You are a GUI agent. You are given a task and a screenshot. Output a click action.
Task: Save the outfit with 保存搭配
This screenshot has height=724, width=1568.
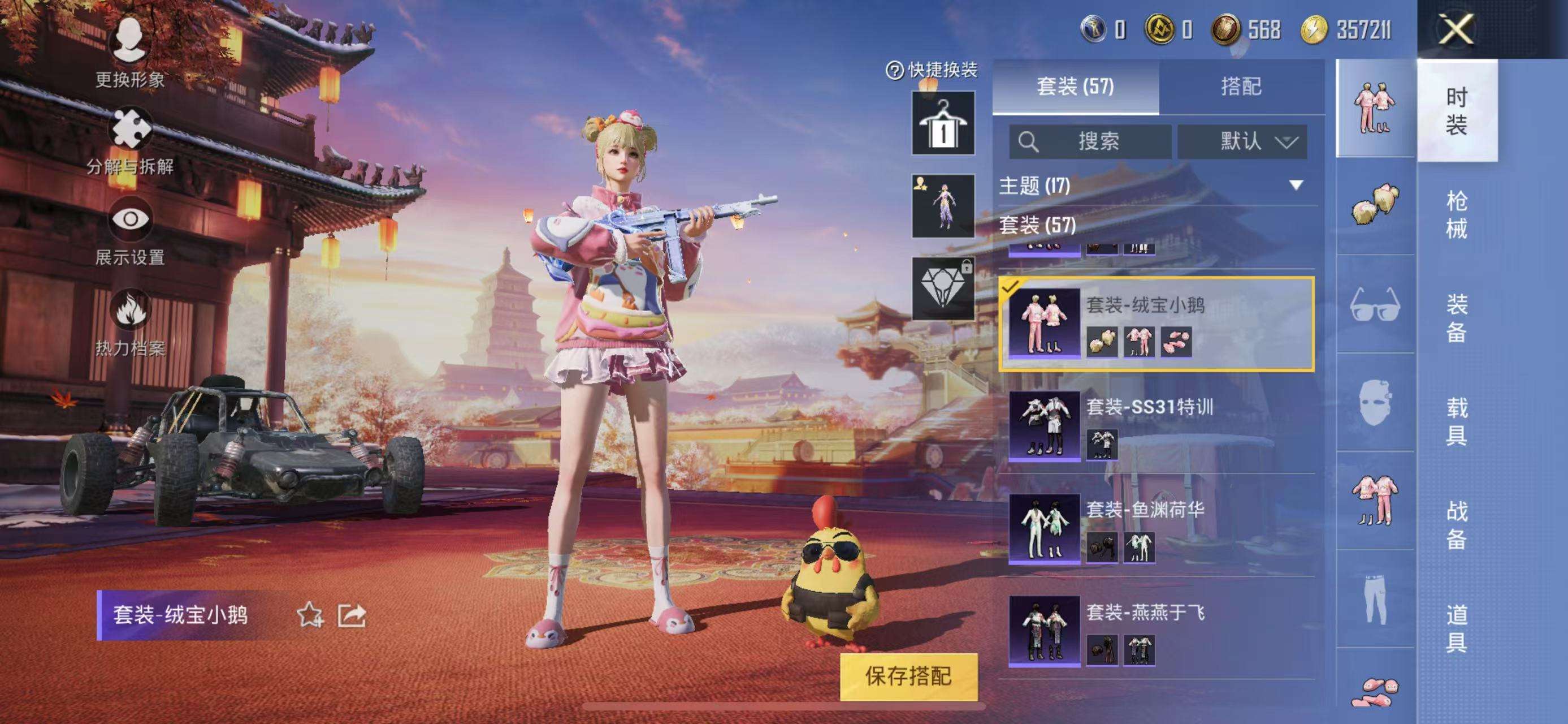[908, 676]
